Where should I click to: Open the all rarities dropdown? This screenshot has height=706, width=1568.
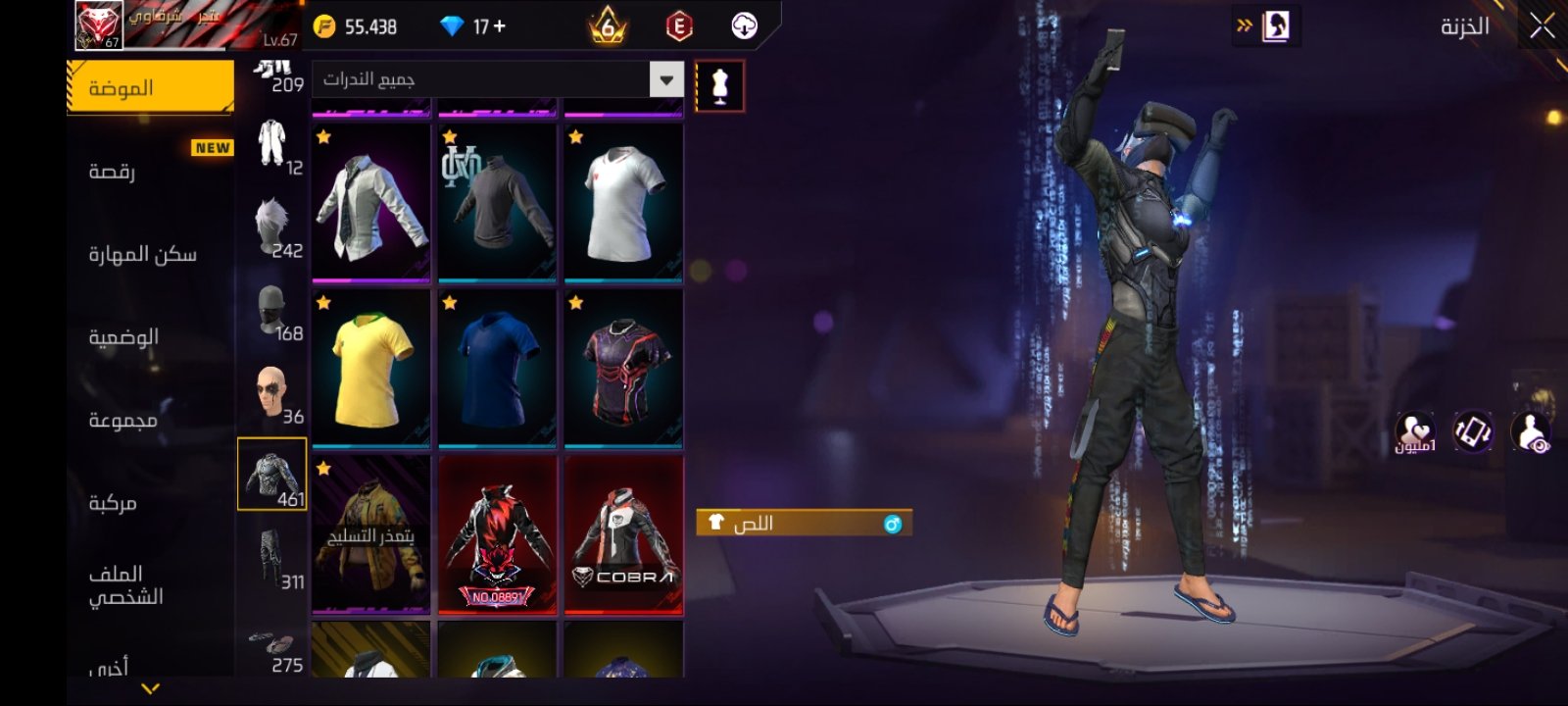click(666, 79)
